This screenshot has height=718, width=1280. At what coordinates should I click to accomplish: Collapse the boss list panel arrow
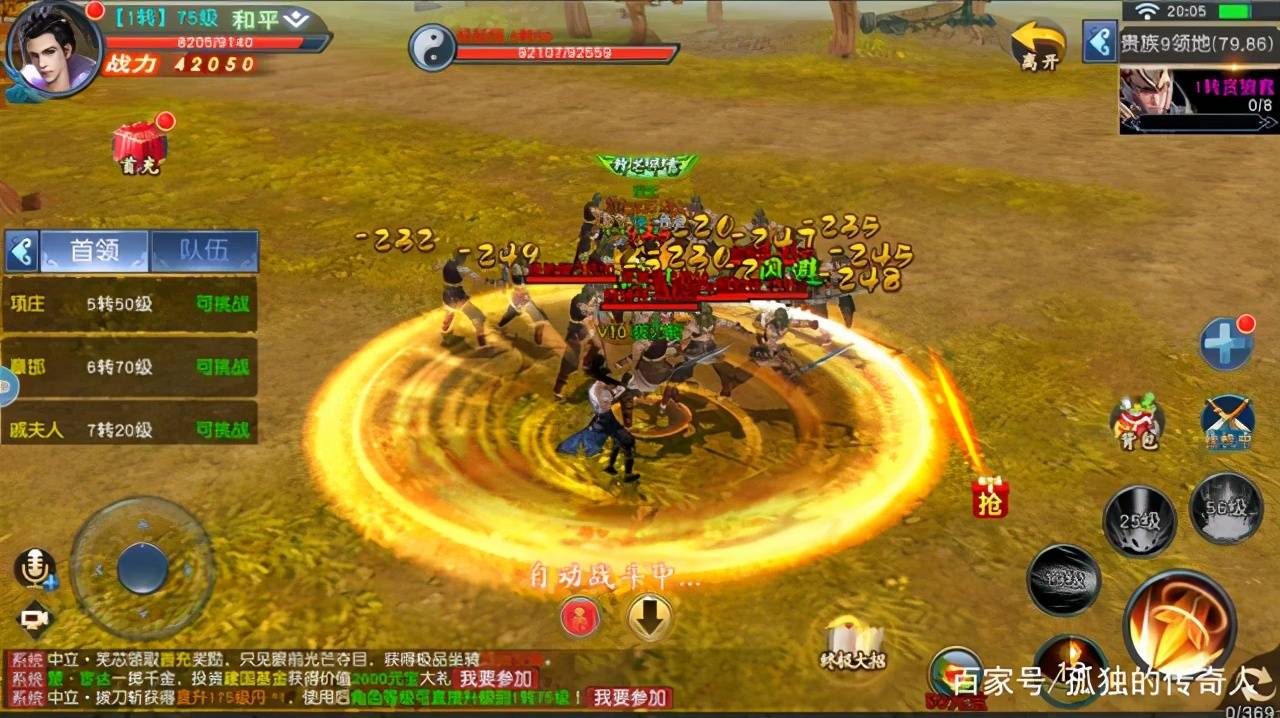[x=21, y=251]
